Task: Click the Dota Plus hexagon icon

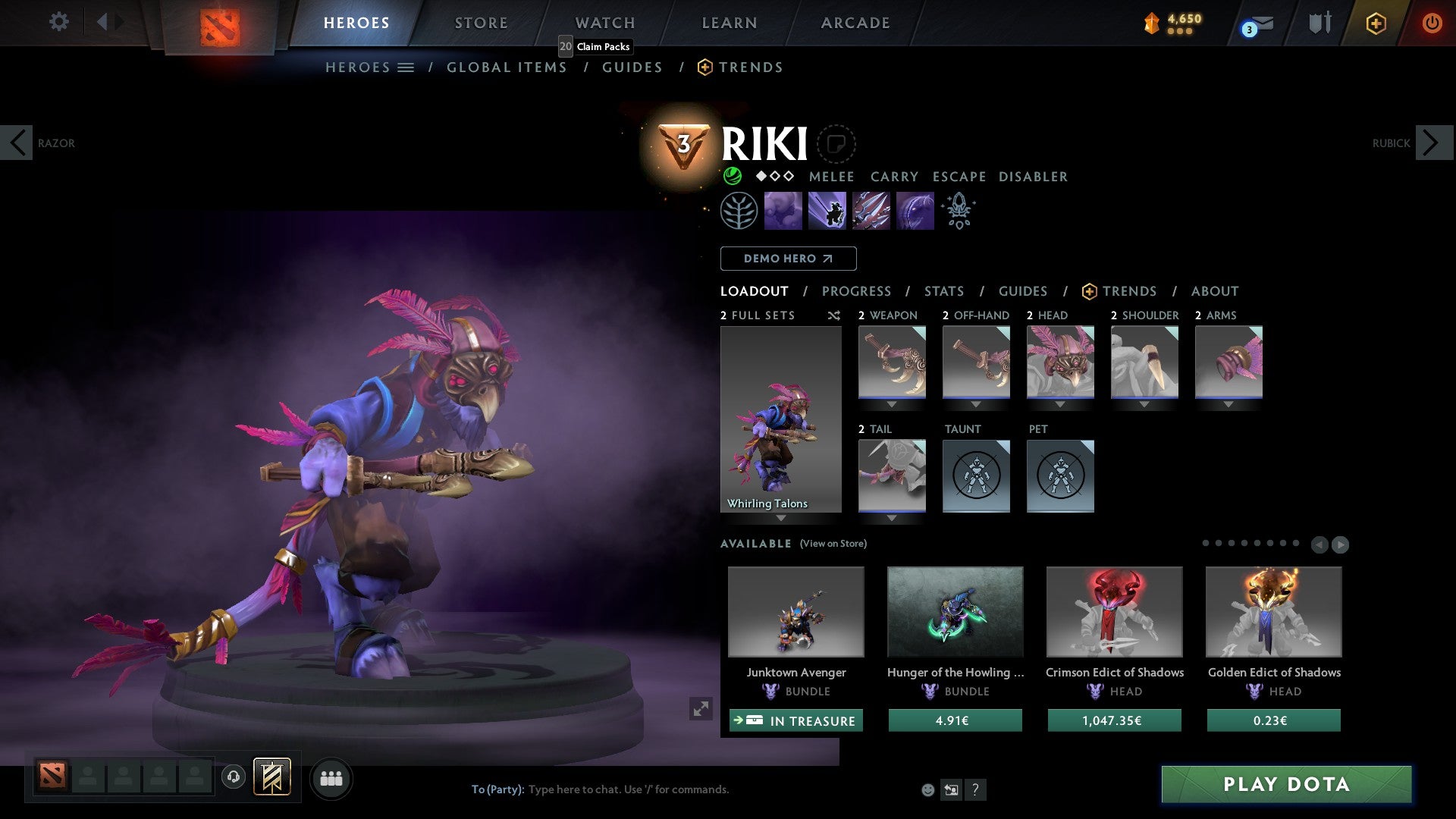Action: (1375, 23)
